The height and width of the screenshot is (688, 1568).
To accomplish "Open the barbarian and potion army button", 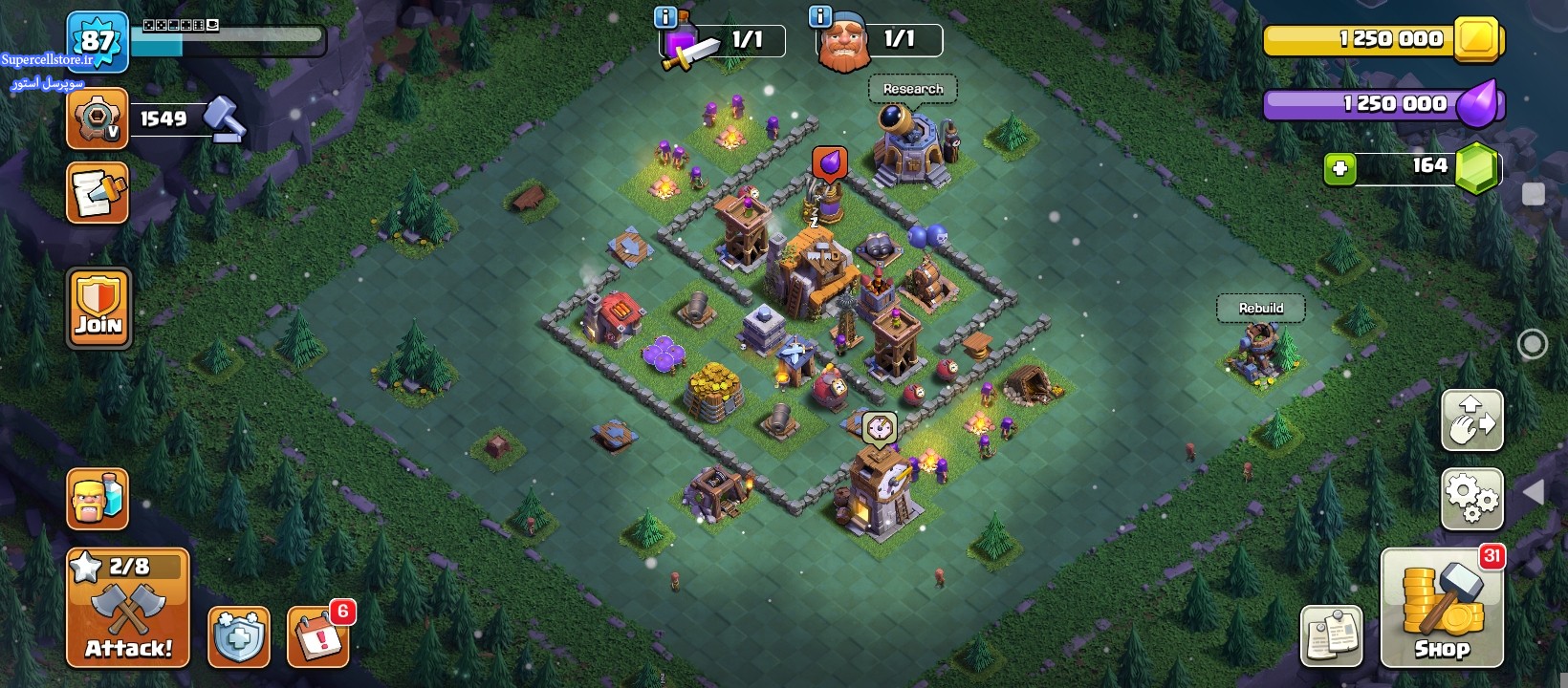I will [98, 498].
